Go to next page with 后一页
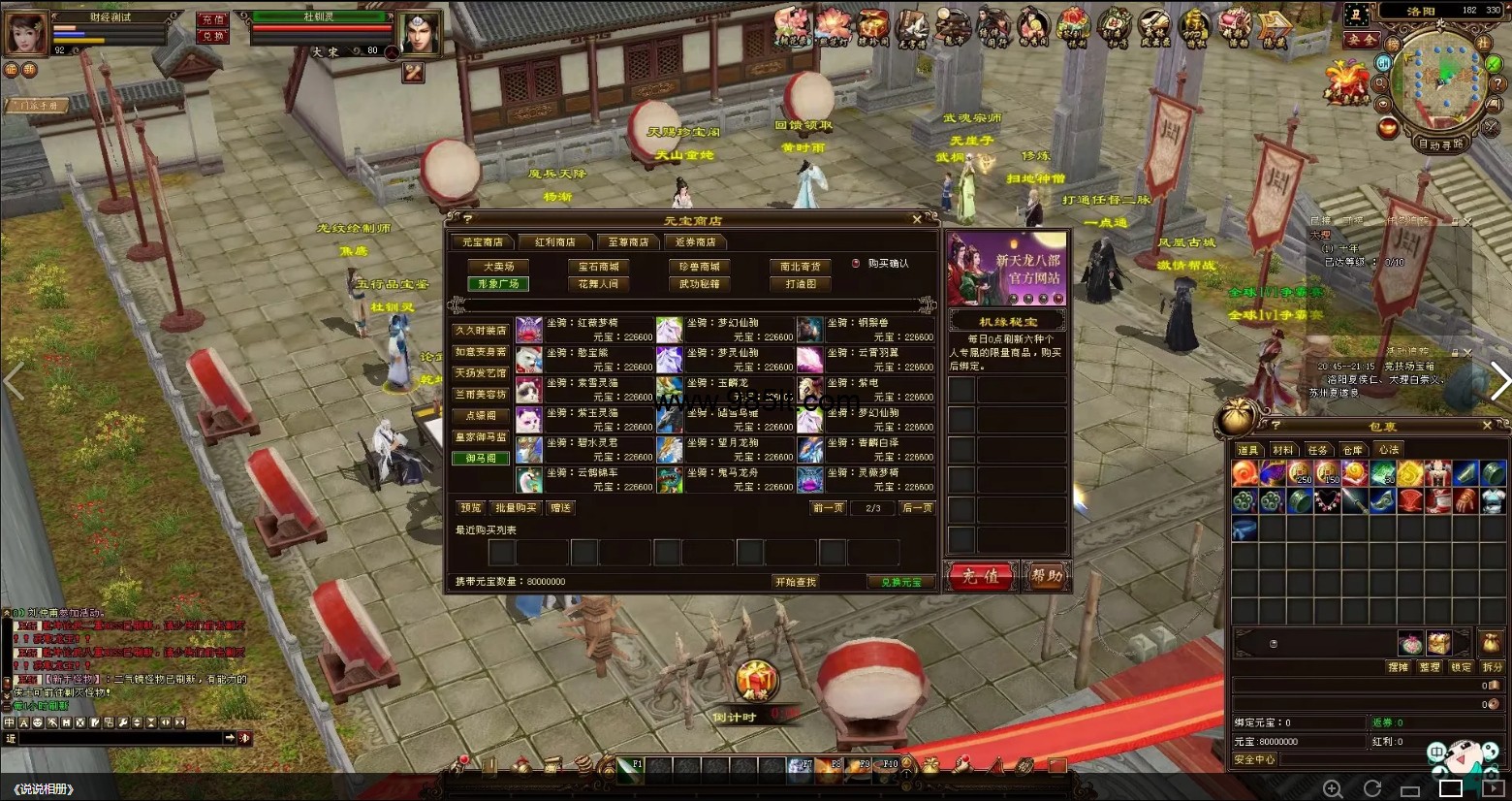1512x801 pixels. point(917,508)
